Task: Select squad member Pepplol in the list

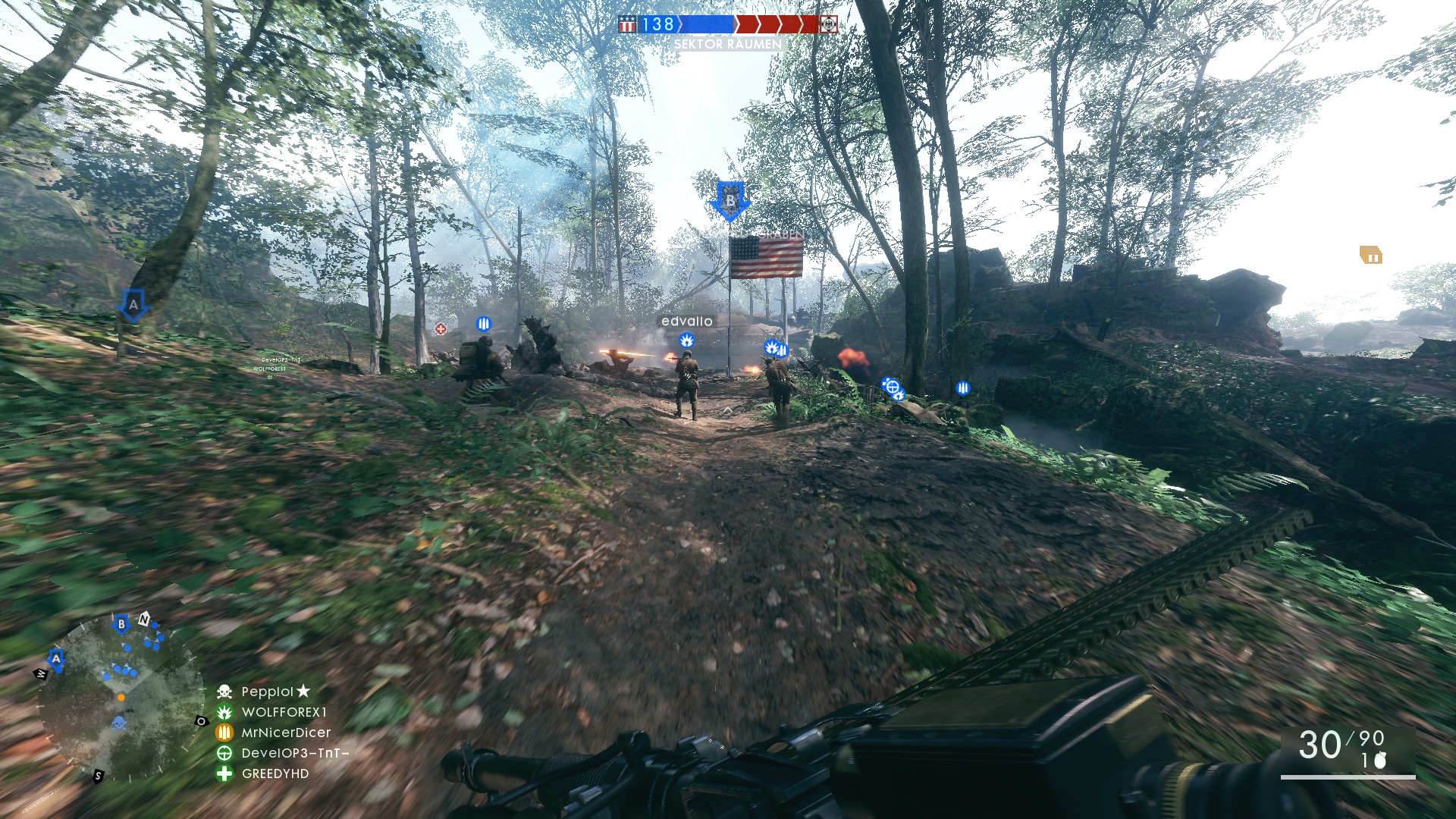Action: click(x=268, y=692)
